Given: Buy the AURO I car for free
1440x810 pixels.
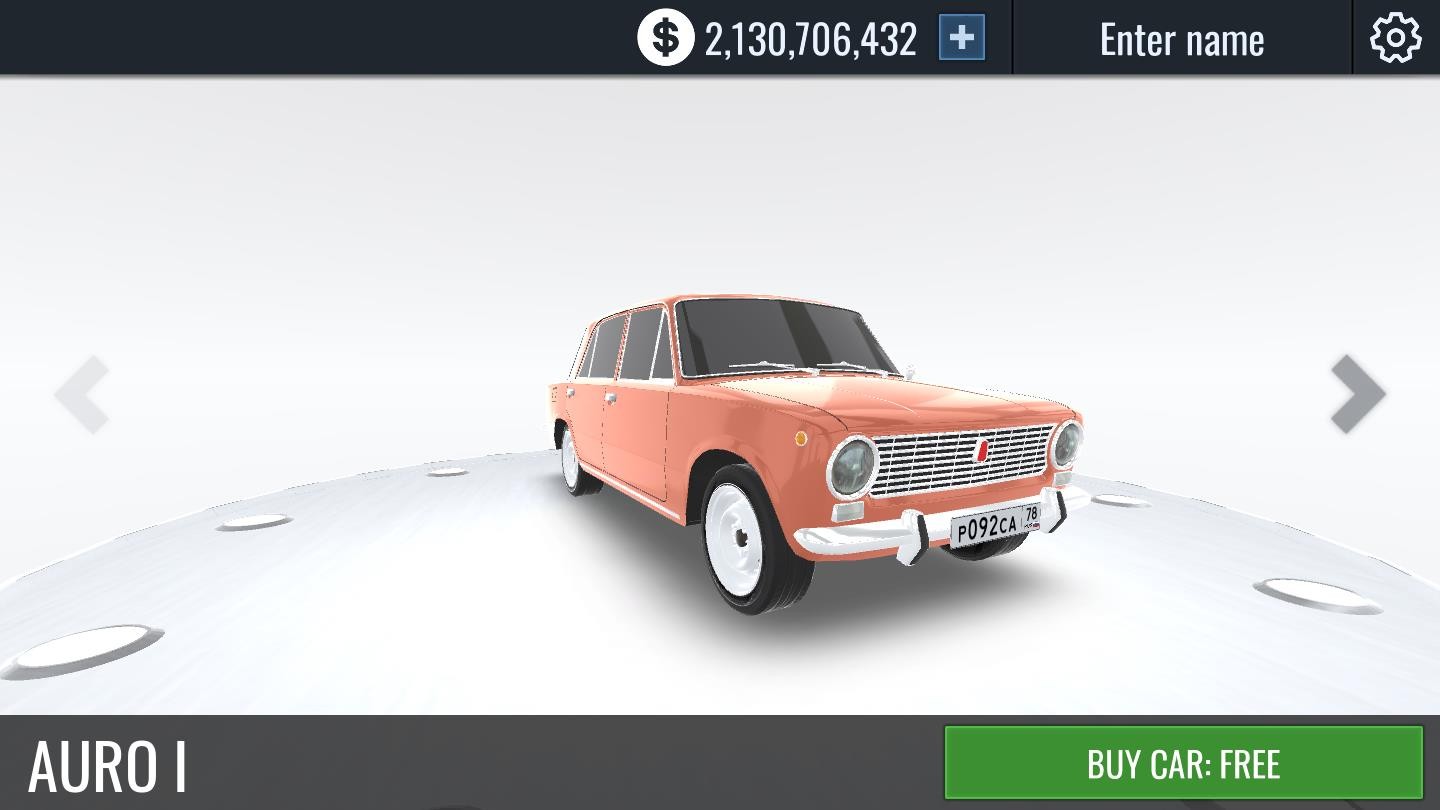Looking at the screenshot, I should point(1183,763).
